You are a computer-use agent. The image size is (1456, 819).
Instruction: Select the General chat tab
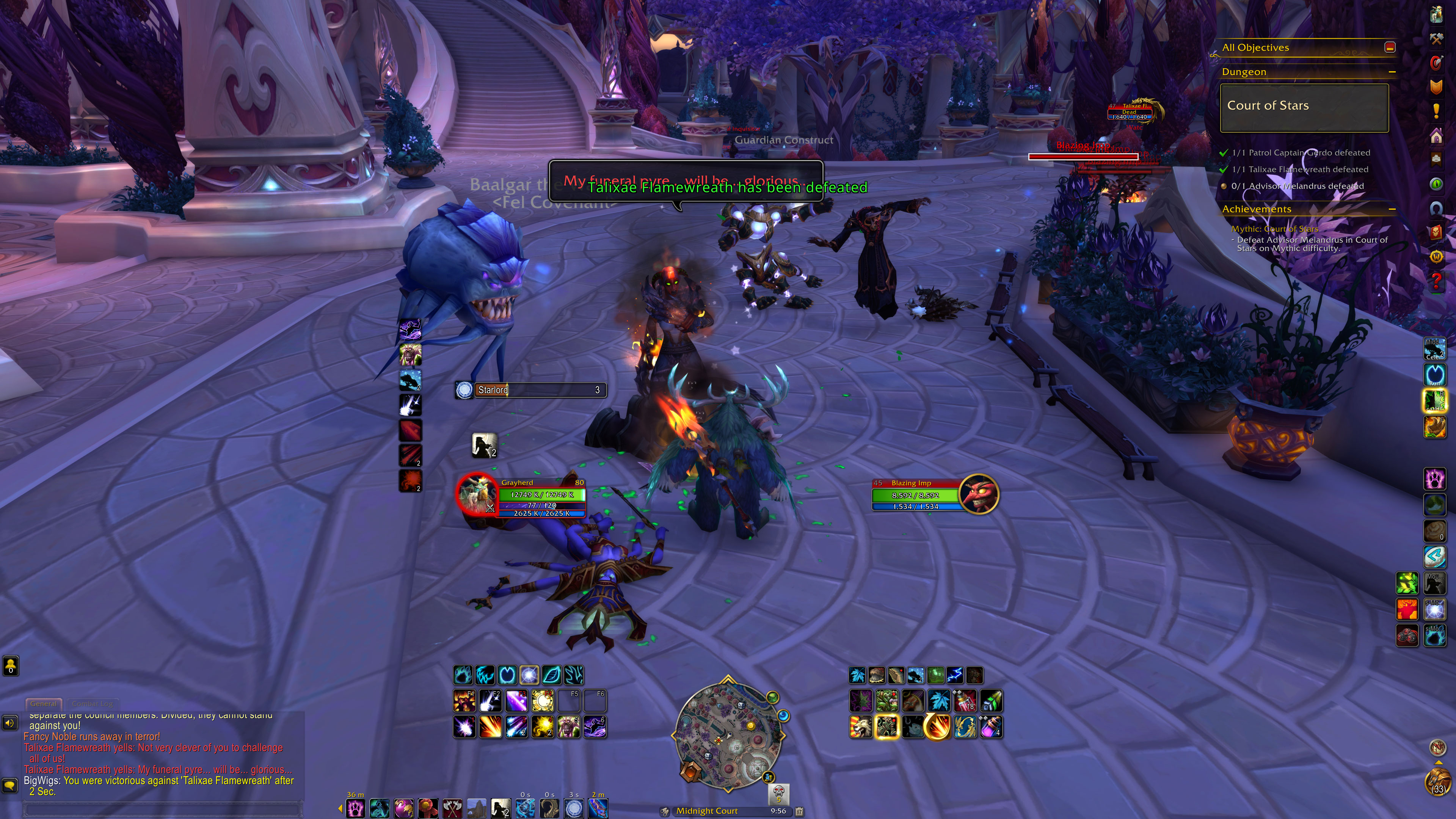coord(44,704)
